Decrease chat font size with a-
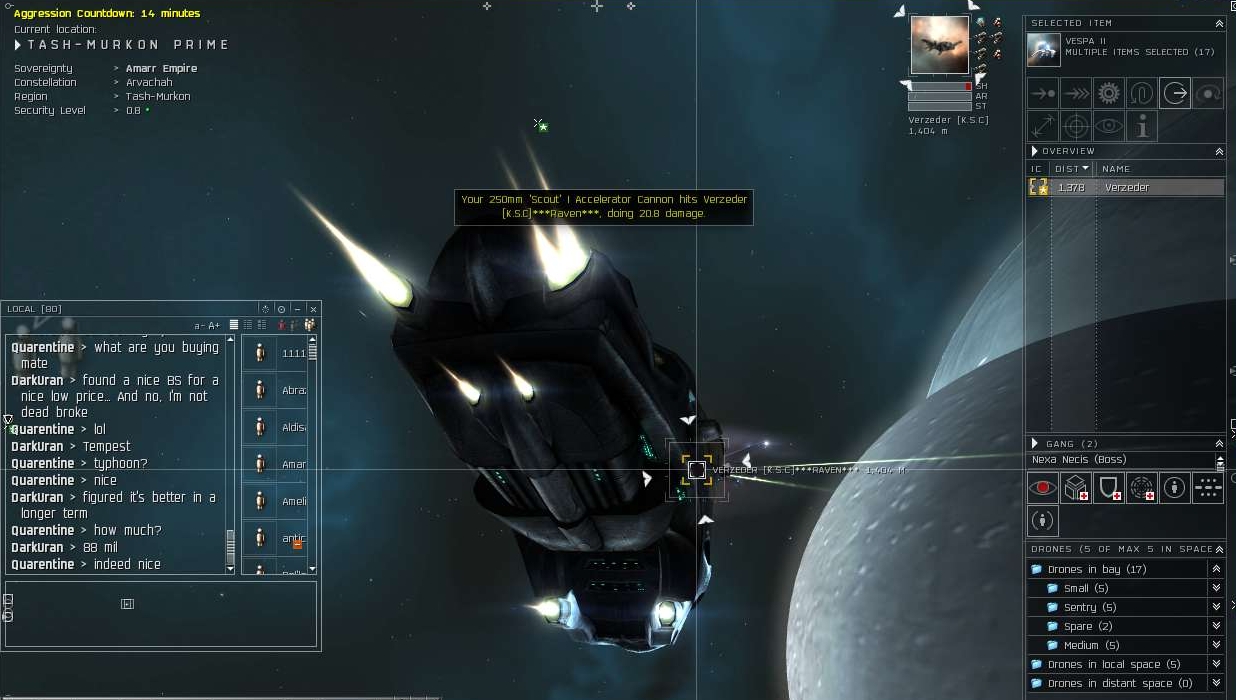Screen dimensions: 1236x700 (x=199, y=325)
